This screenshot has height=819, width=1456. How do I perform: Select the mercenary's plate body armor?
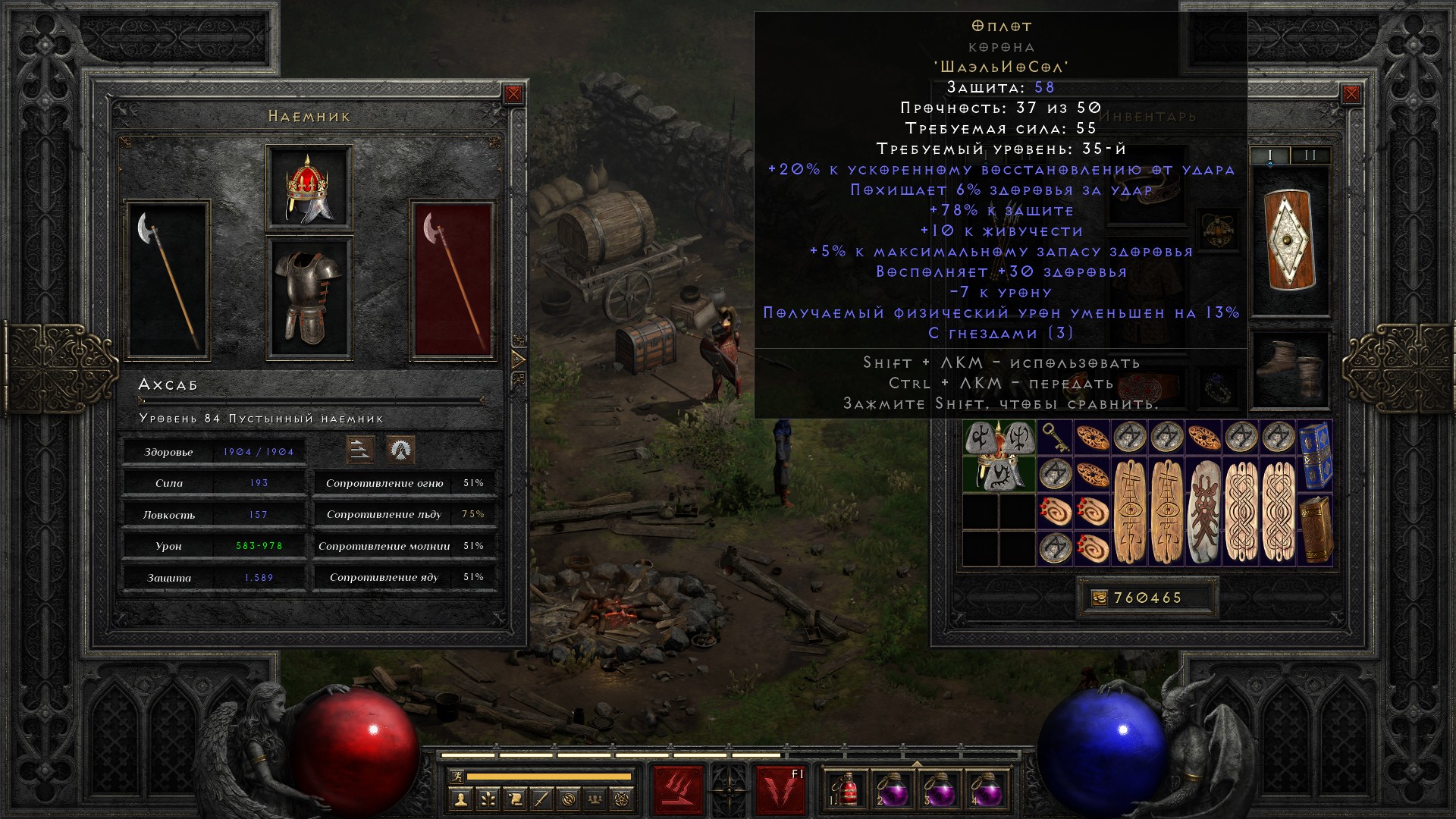(309, 297)
